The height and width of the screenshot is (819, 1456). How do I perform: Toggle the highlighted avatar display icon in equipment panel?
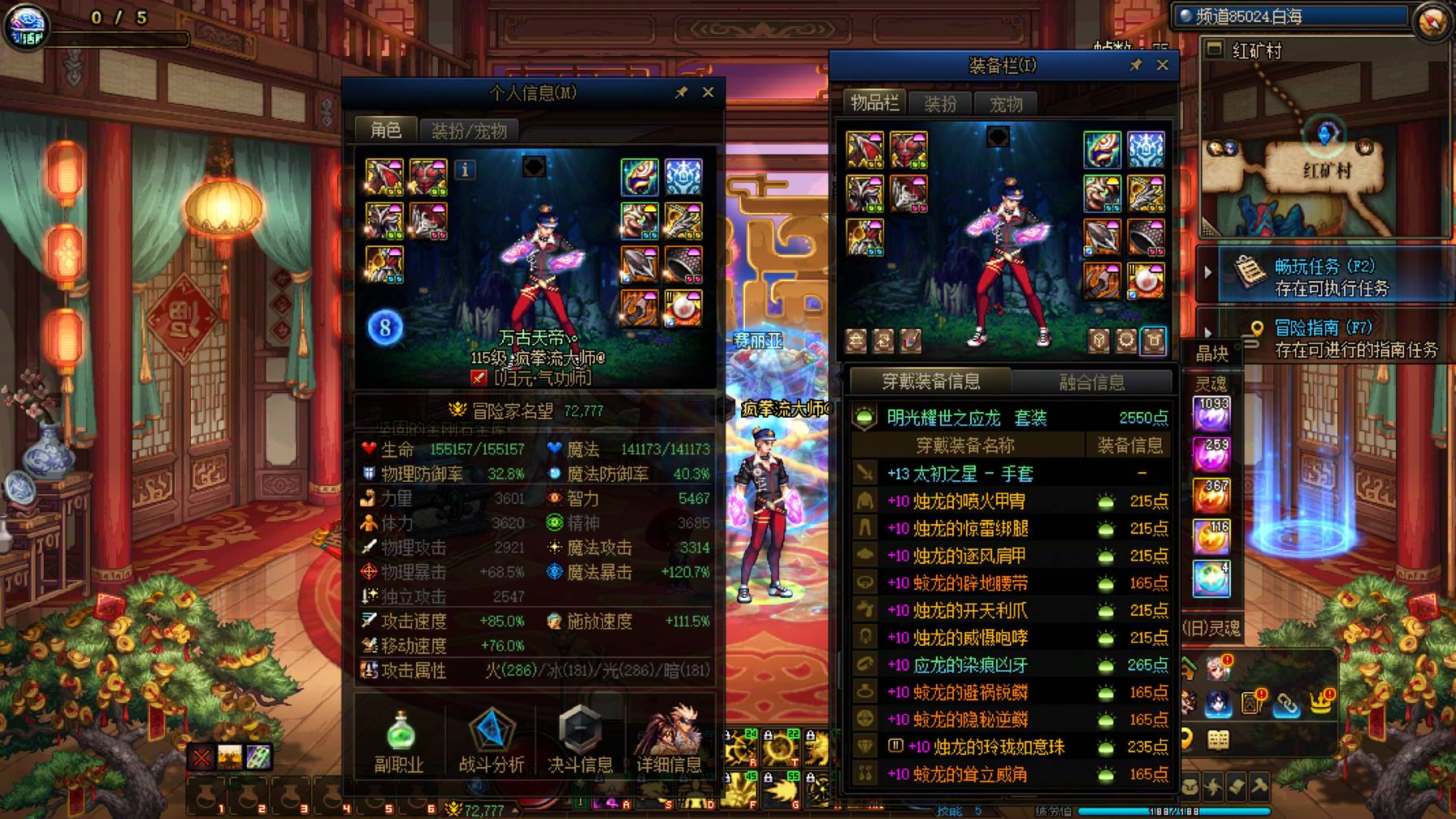click(1153, 341)
